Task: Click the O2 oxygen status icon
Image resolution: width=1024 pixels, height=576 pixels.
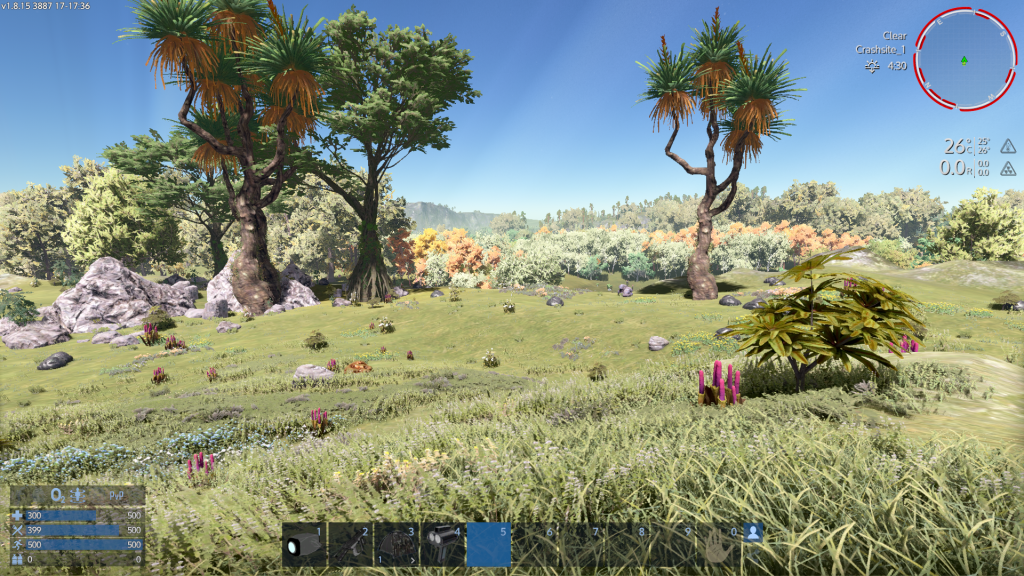Action: pyautogui.click(x=57, y=496)
